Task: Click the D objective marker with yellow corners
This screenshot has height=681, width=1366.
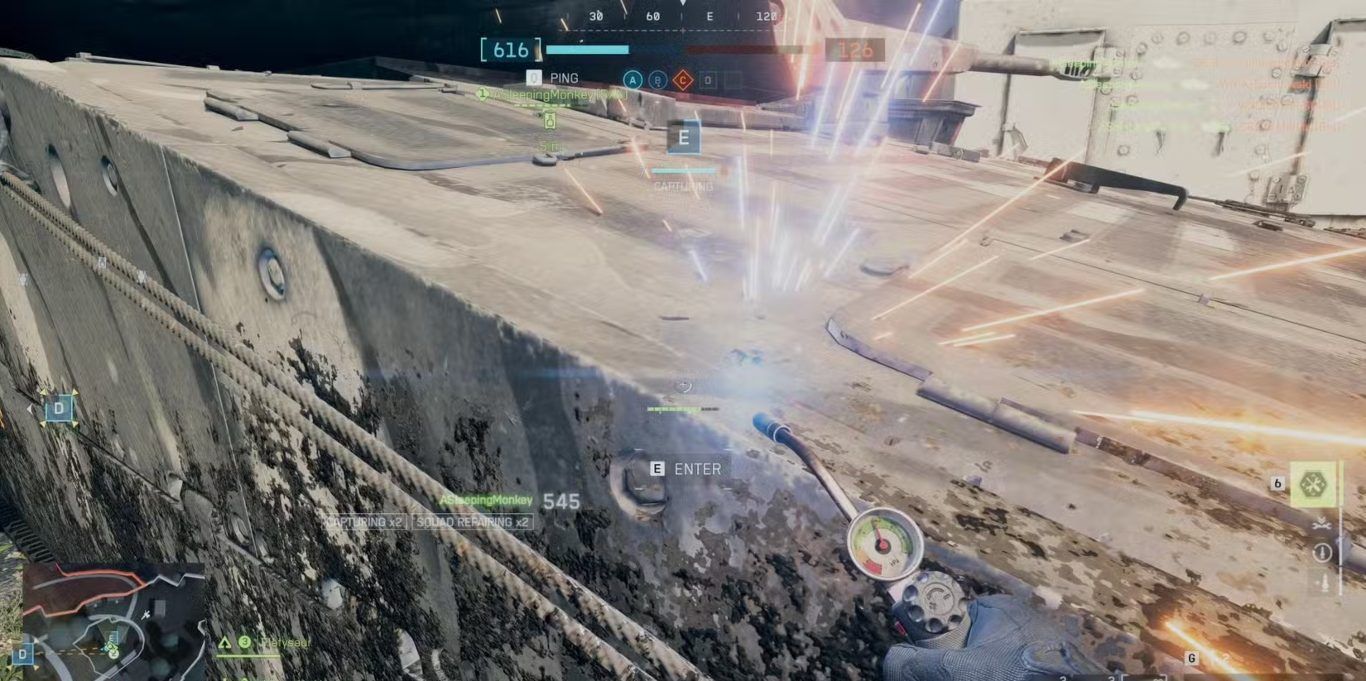Action: [59, 408]
